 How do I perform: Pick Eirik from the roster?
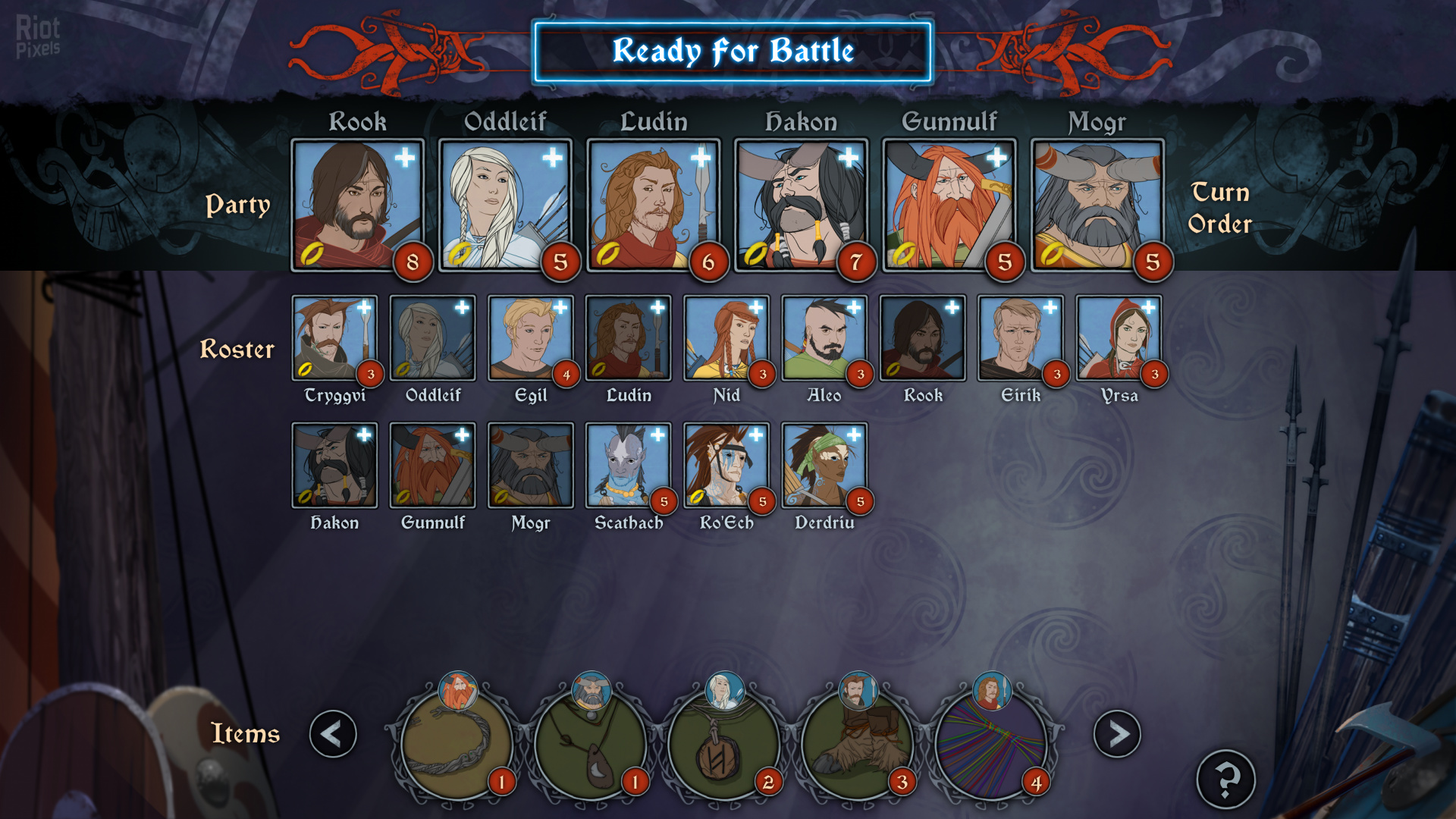[x=1020, y=338]
